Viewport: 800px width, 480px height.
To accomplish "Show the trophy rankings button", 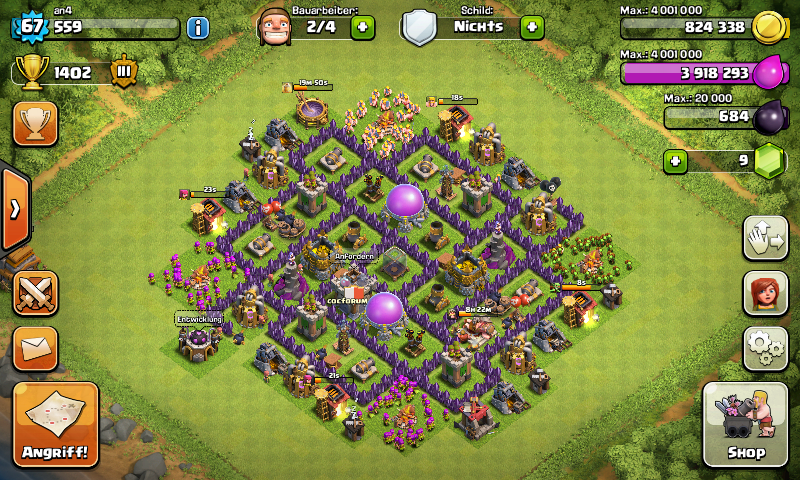I will tap(35, 123).
